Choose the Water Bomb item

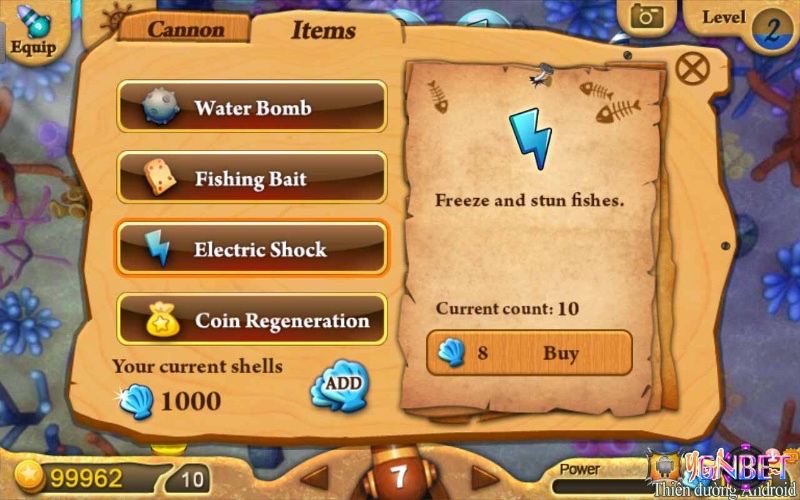pyautogui.click(x=252, y=107)
